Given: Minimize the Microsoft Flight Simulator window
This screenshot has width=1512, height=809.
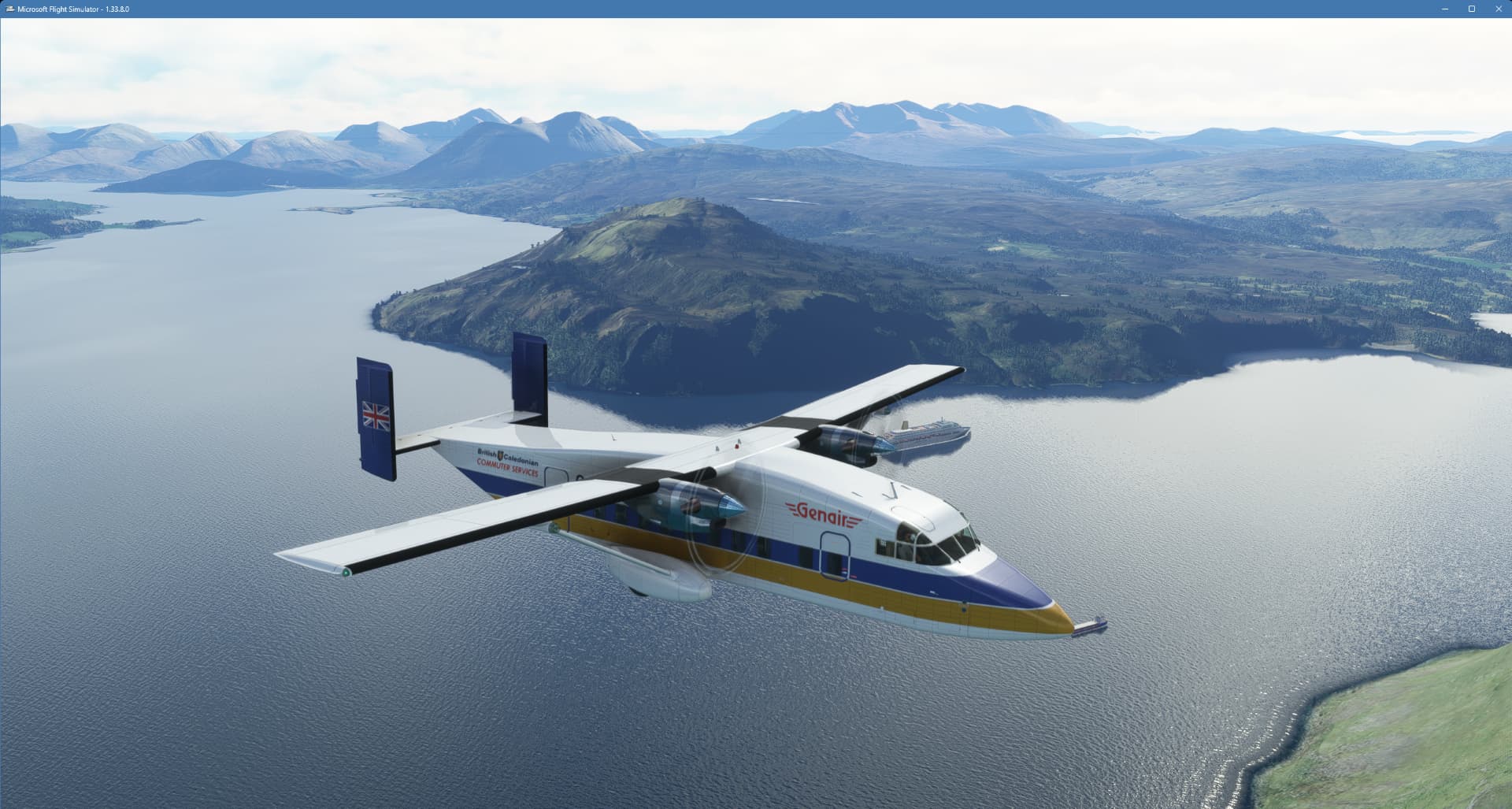Looking at the screenshot, I should point(1445,9).
